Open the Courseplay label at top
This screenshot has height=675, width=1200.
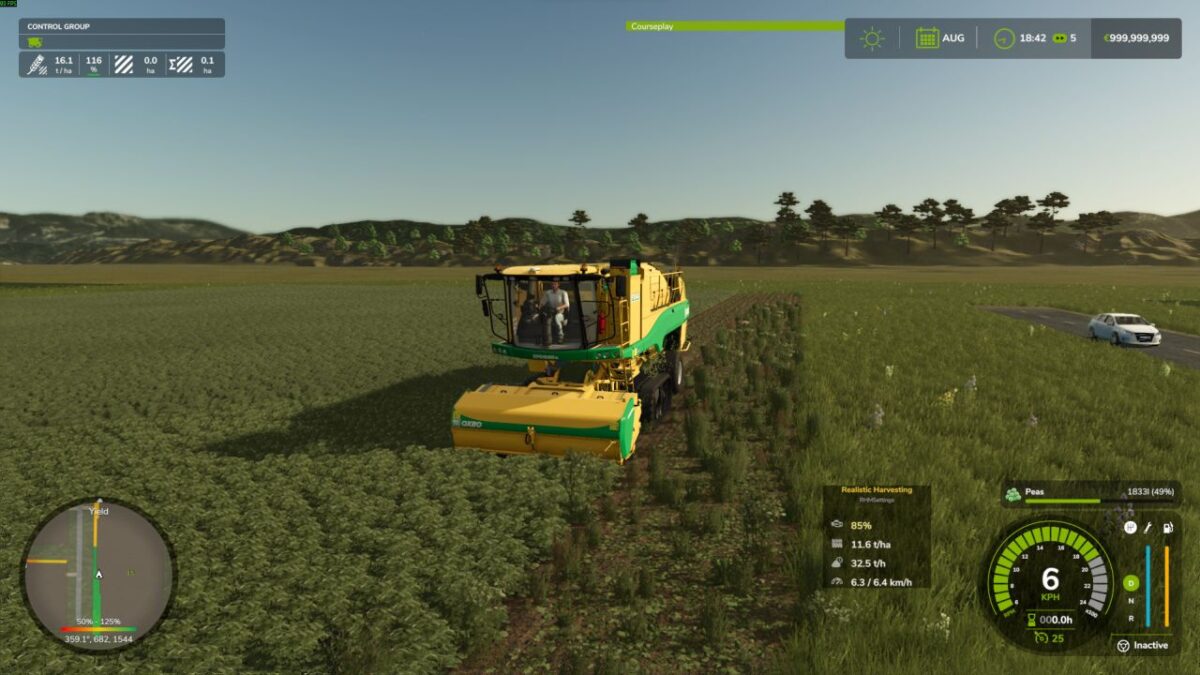[652, 26]
